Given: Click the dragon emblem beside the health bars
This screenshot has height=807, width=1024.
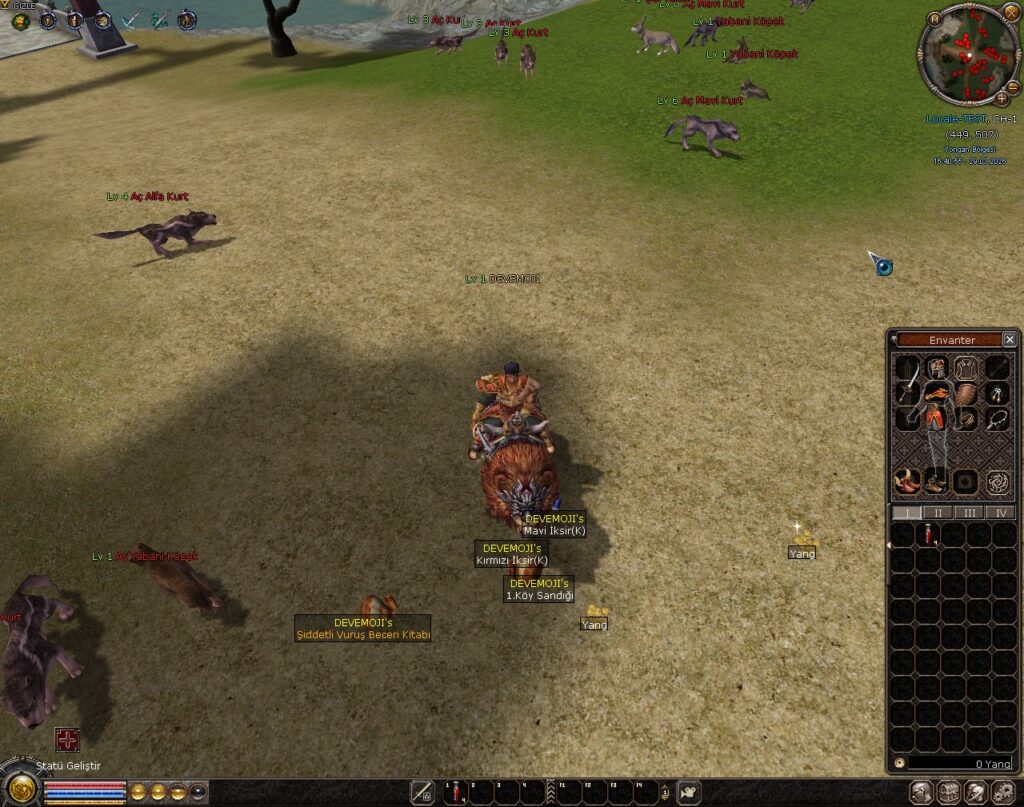Looking at the screenshot, I should tap(20, 787).
